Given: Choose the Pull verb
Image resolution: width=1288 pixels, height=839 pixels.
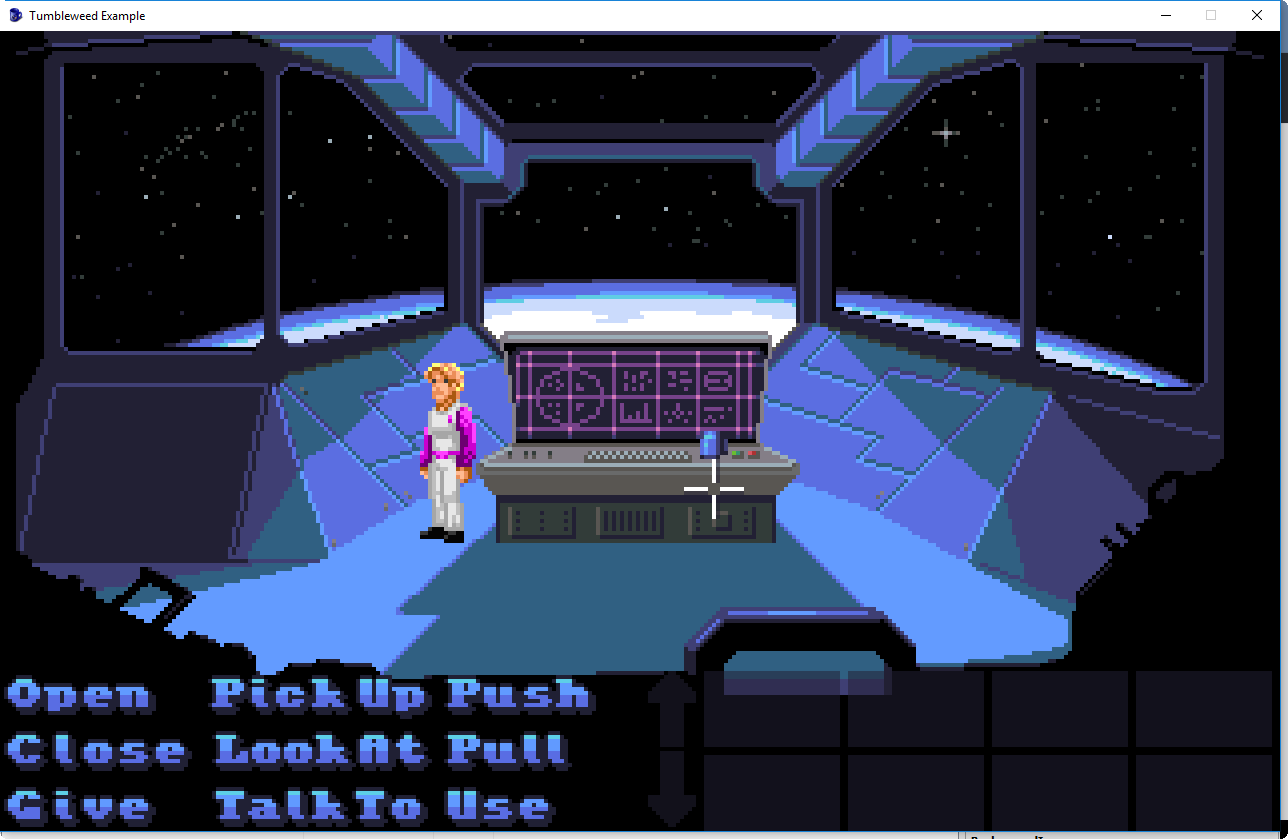Looking at the screenshot, I should (x=507, y=750).
